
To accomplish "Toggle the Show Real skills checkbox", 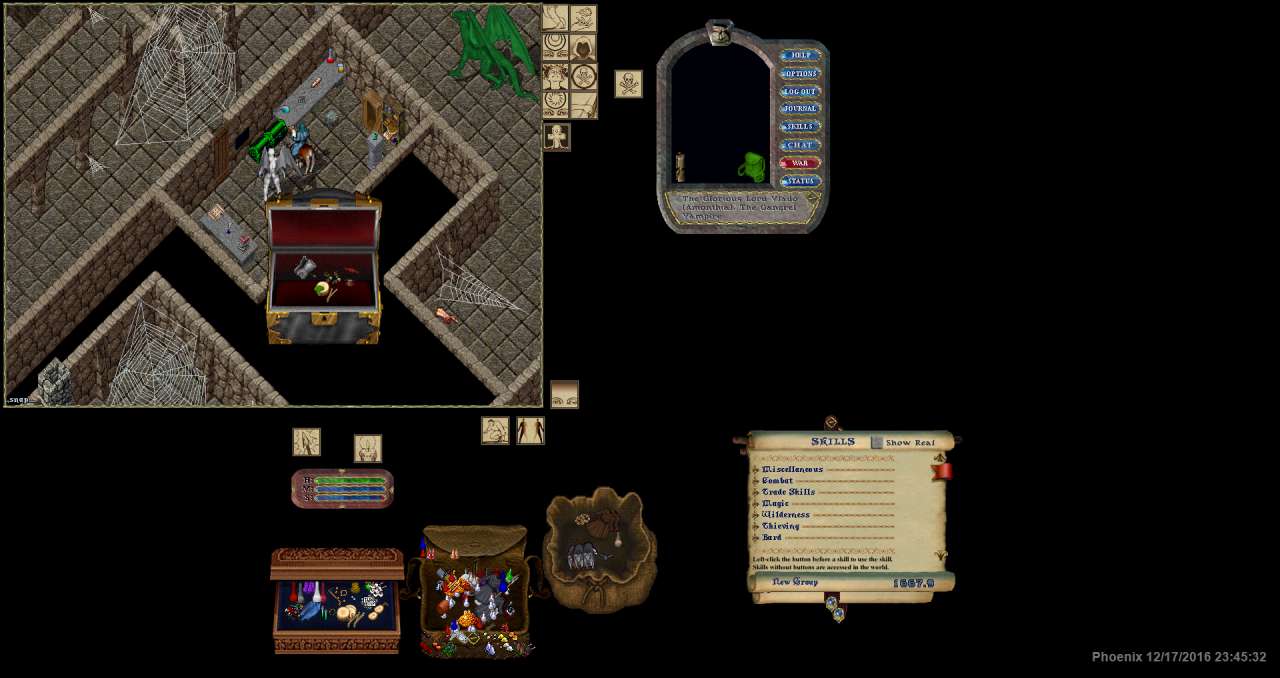I will coord(877,442).
